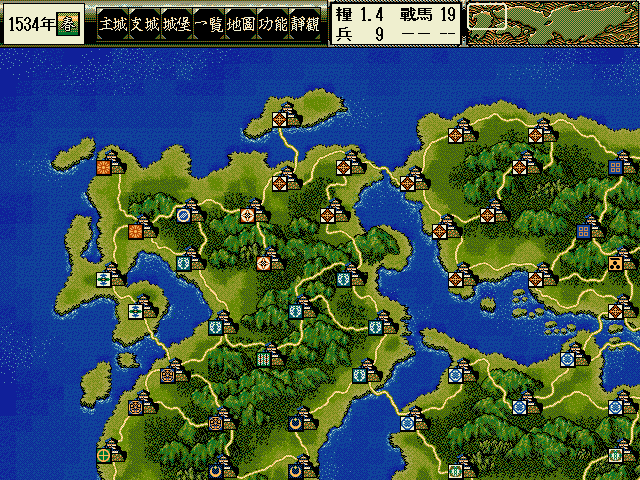Show the 一覧 list menu

(208, 24)
